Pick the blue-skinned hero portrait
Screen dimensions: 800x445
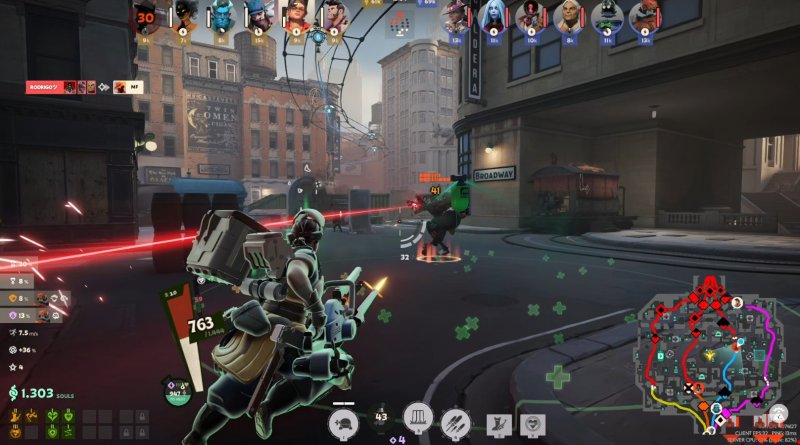tap(220, 17)
